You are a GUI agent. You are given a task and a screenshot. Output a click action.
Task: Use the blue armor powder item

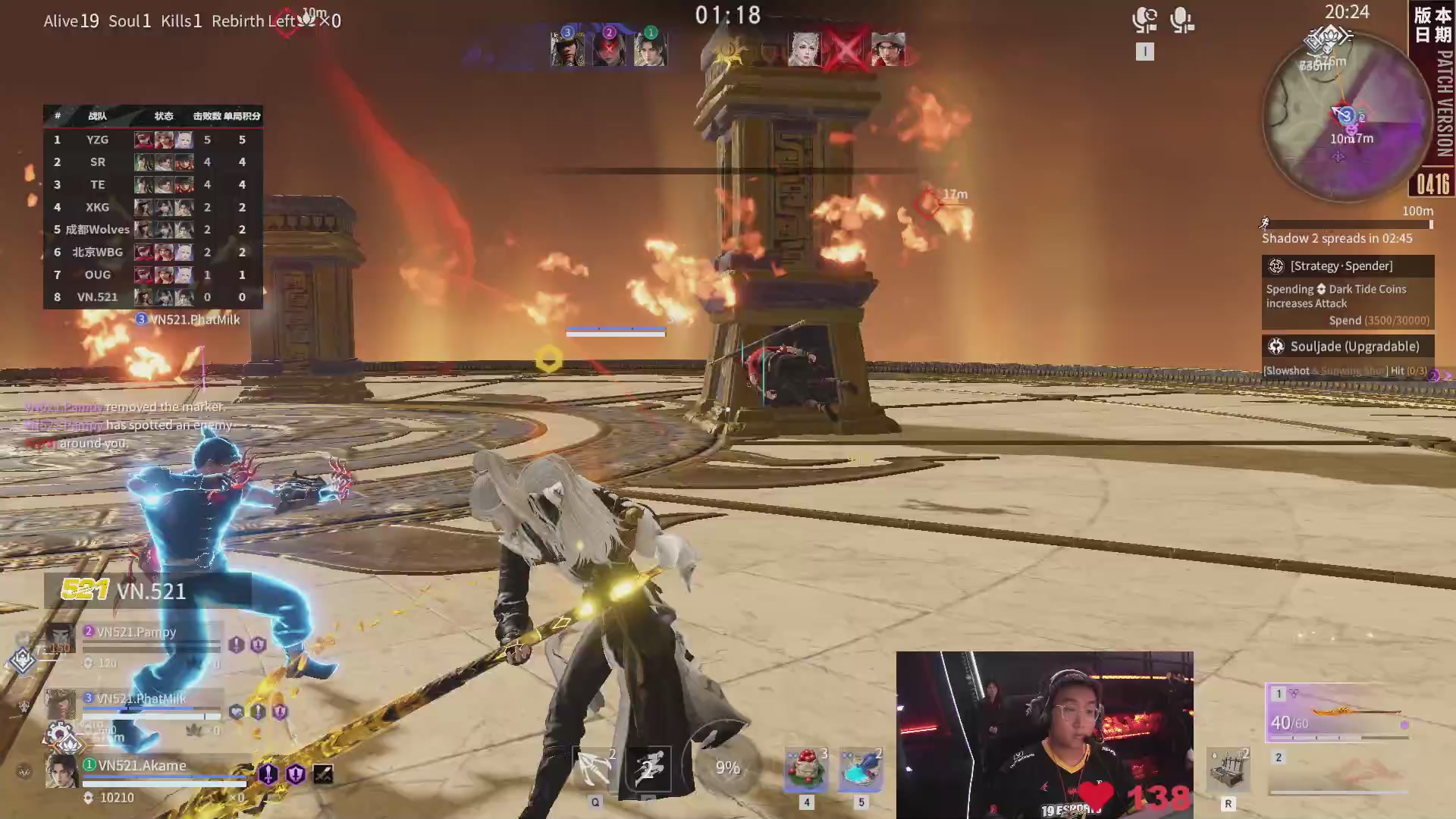860,769
